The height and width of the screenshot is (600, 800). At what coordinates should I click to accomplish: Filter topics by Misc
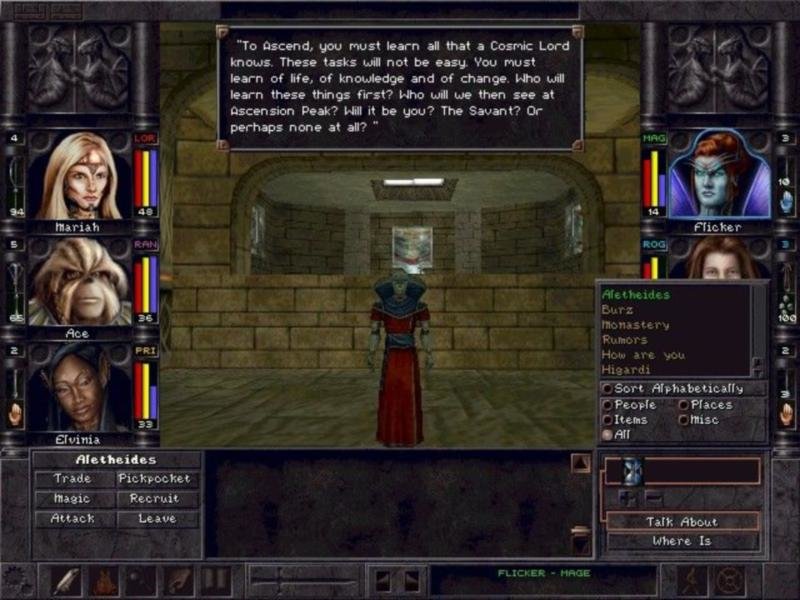click(683, 420)
